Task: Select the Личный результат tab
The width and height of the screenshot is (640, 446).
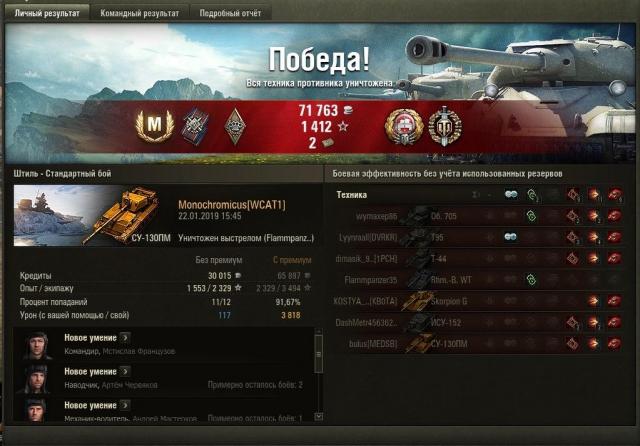Action: [x=46, y=13]
